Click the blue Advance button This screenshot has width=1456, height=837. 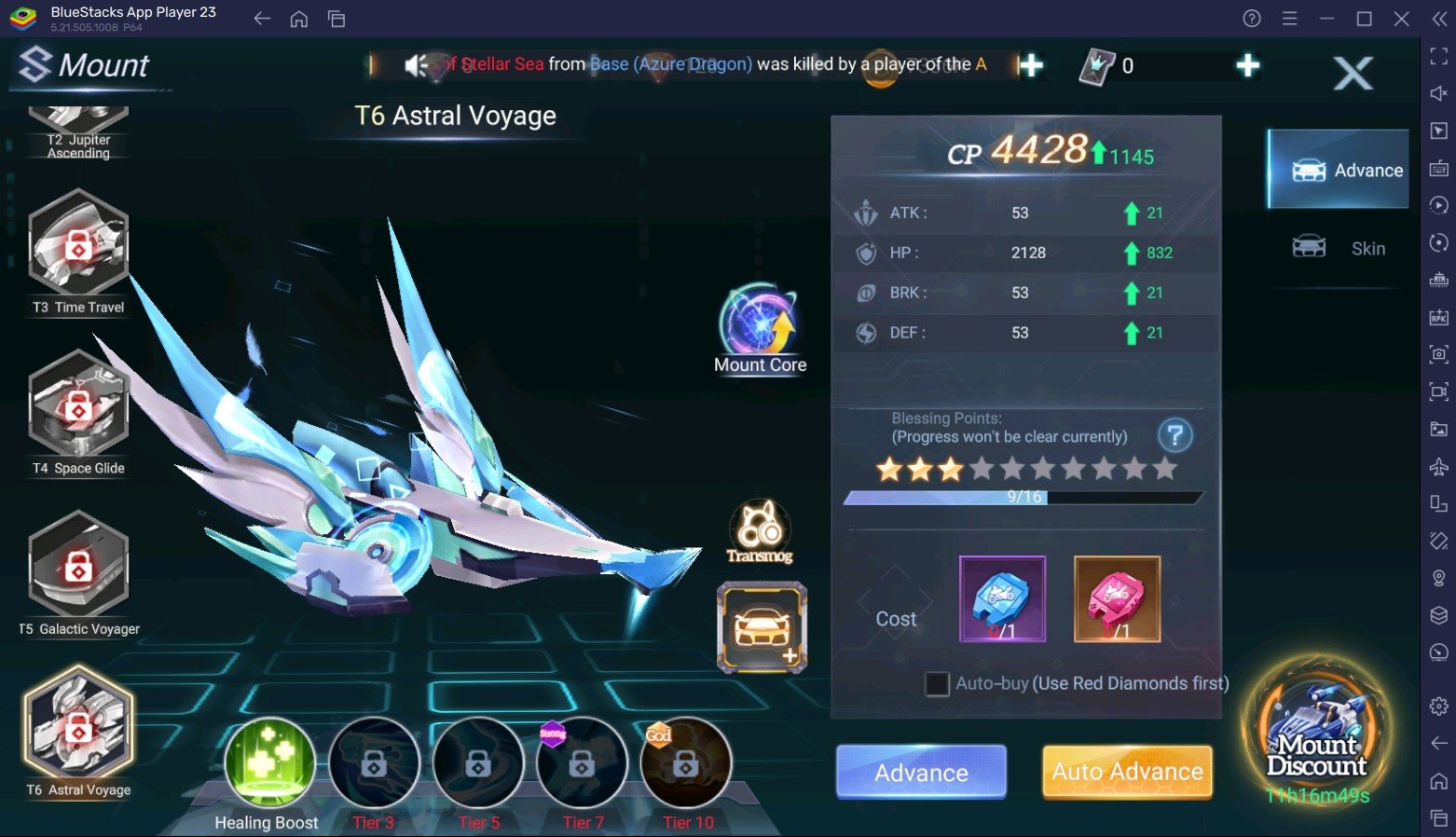pyautogui.click(x=921, y=772)
